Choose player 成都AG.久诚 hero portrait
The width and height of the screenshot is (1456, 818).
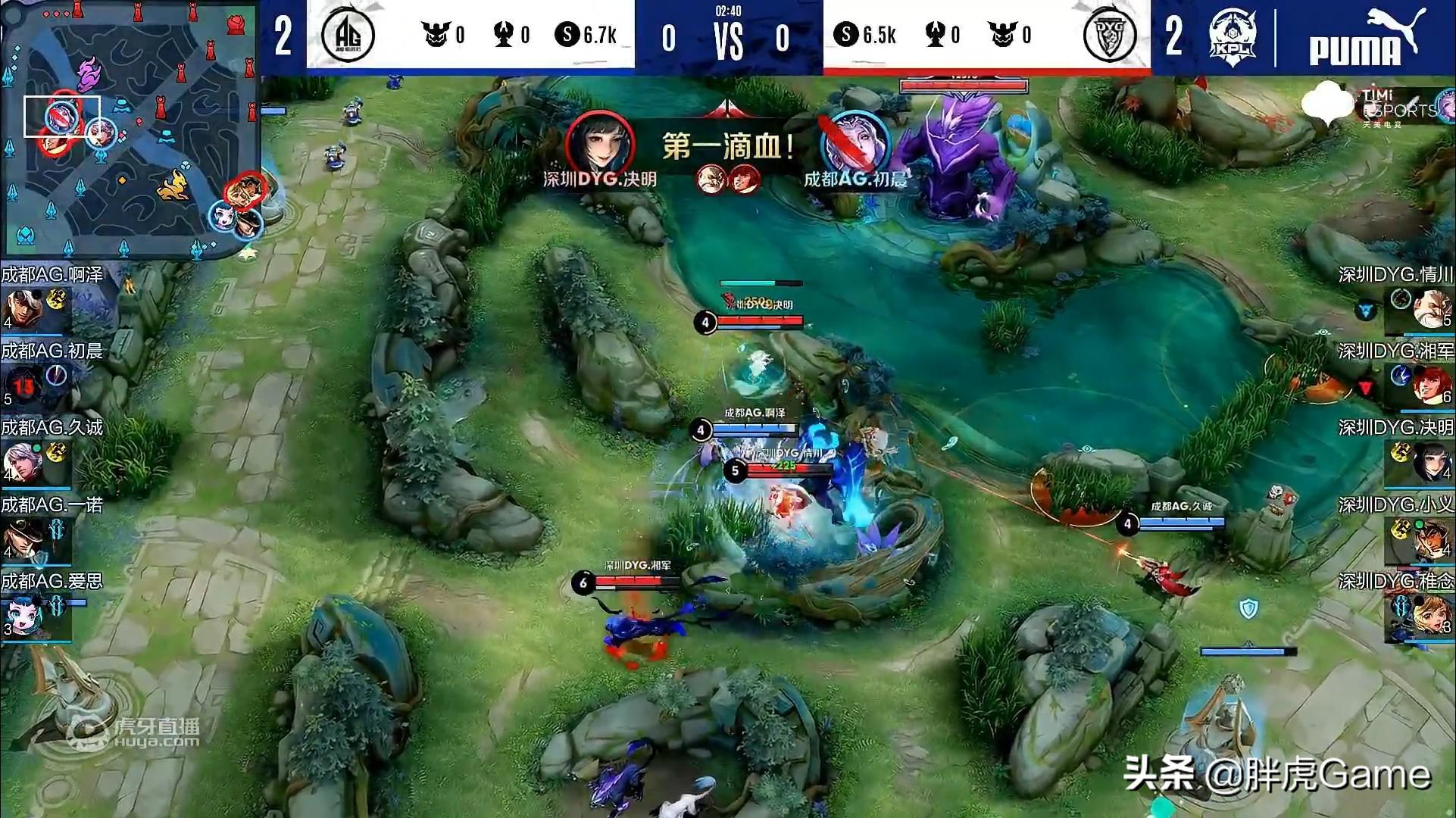tap(21, 461)
